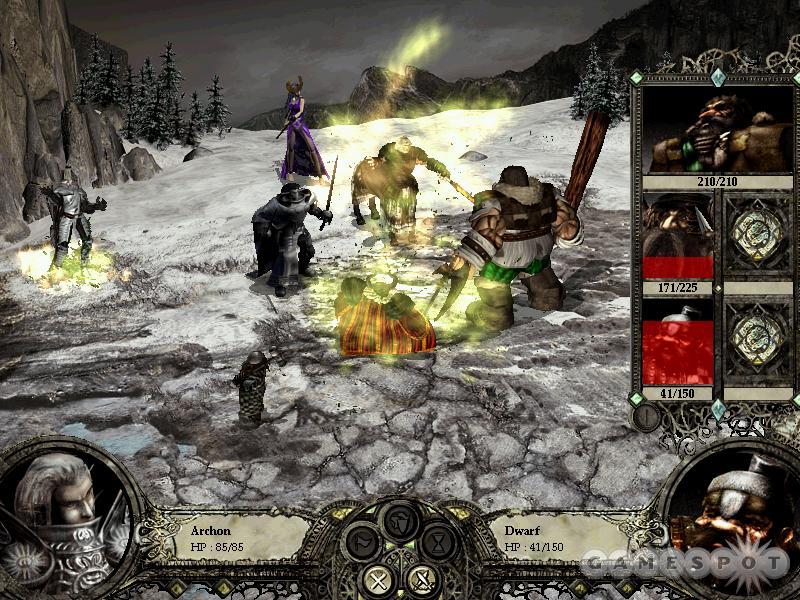Choose the hourglass wait button

(437, 543)
